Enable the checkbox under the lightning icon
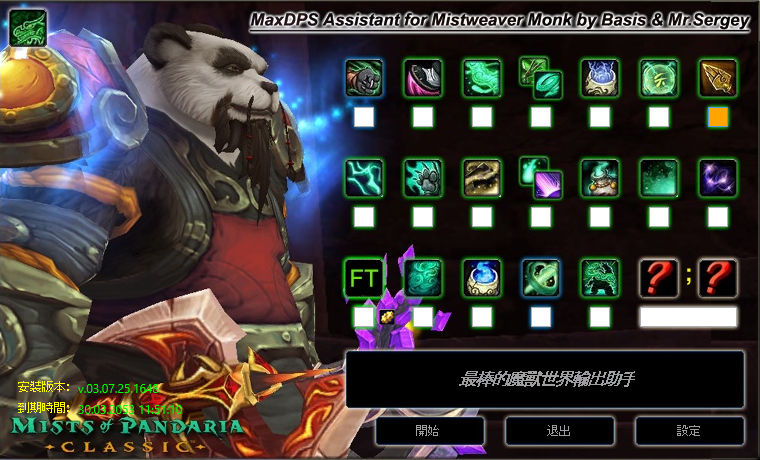Image resolution: width=760 pixels, height=460 pixels. pyautogui.click(x=363, y=217)
